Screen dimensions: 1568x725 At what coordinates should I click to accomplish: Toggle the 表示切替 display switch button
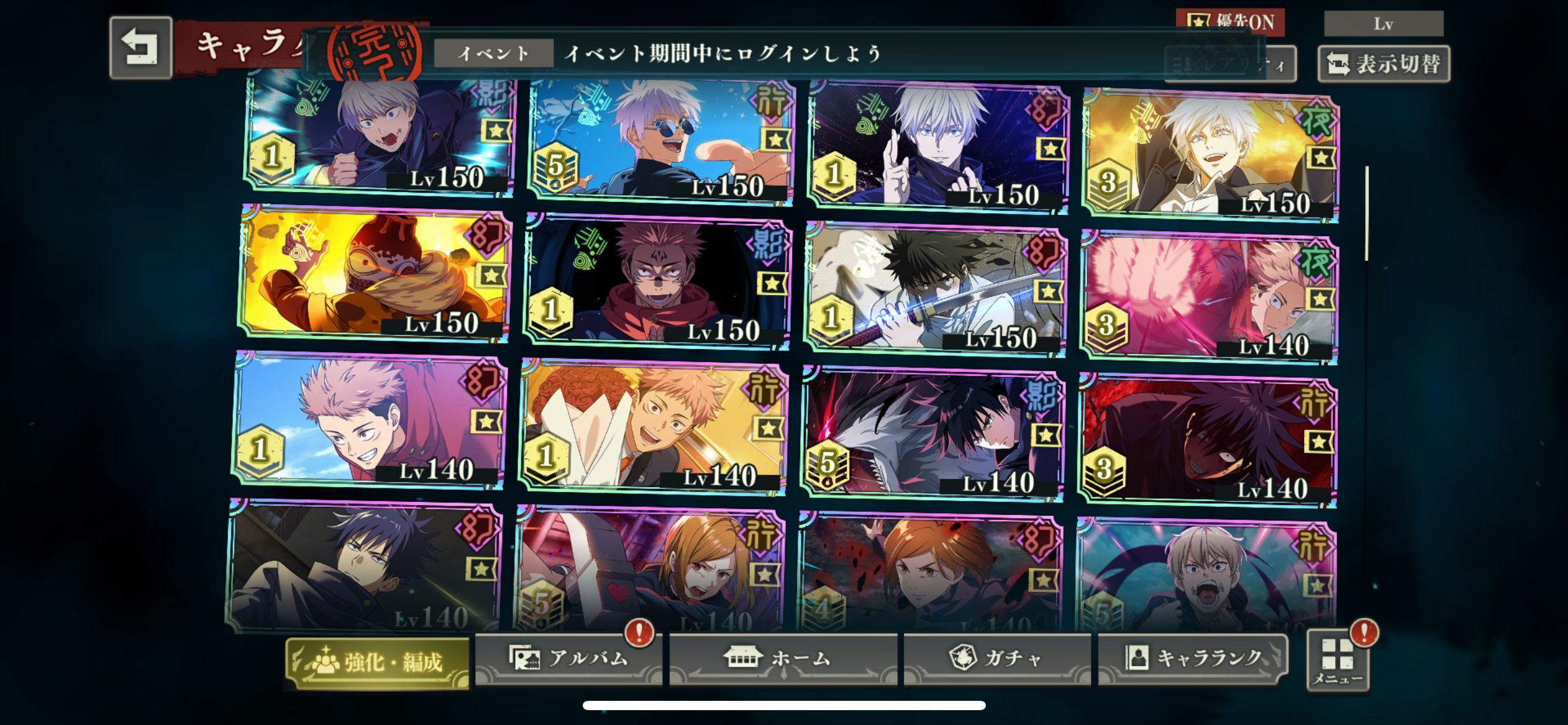click(1383, 64)
